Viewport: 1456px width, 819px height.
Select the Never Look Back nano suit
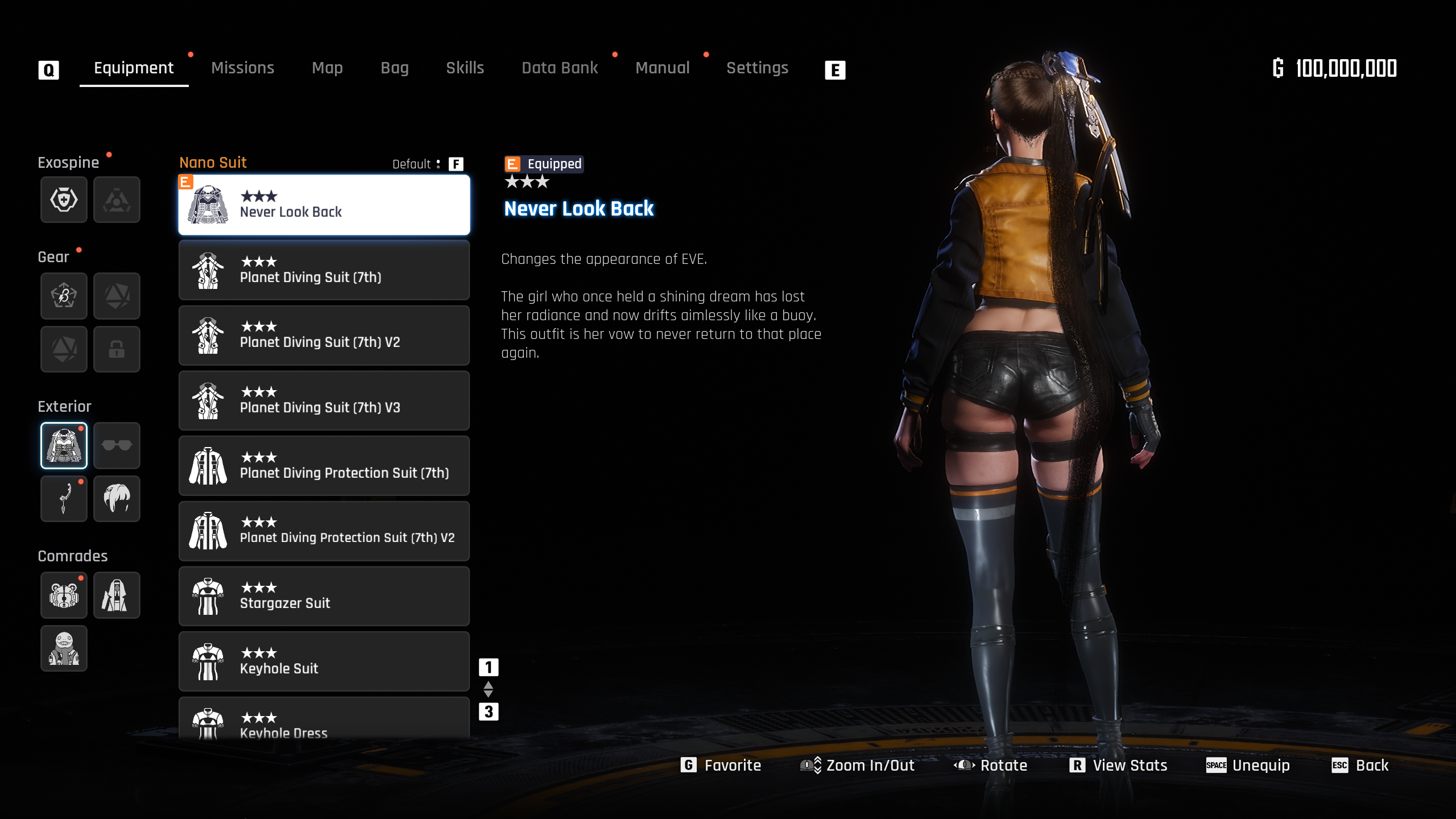[324, 205]
